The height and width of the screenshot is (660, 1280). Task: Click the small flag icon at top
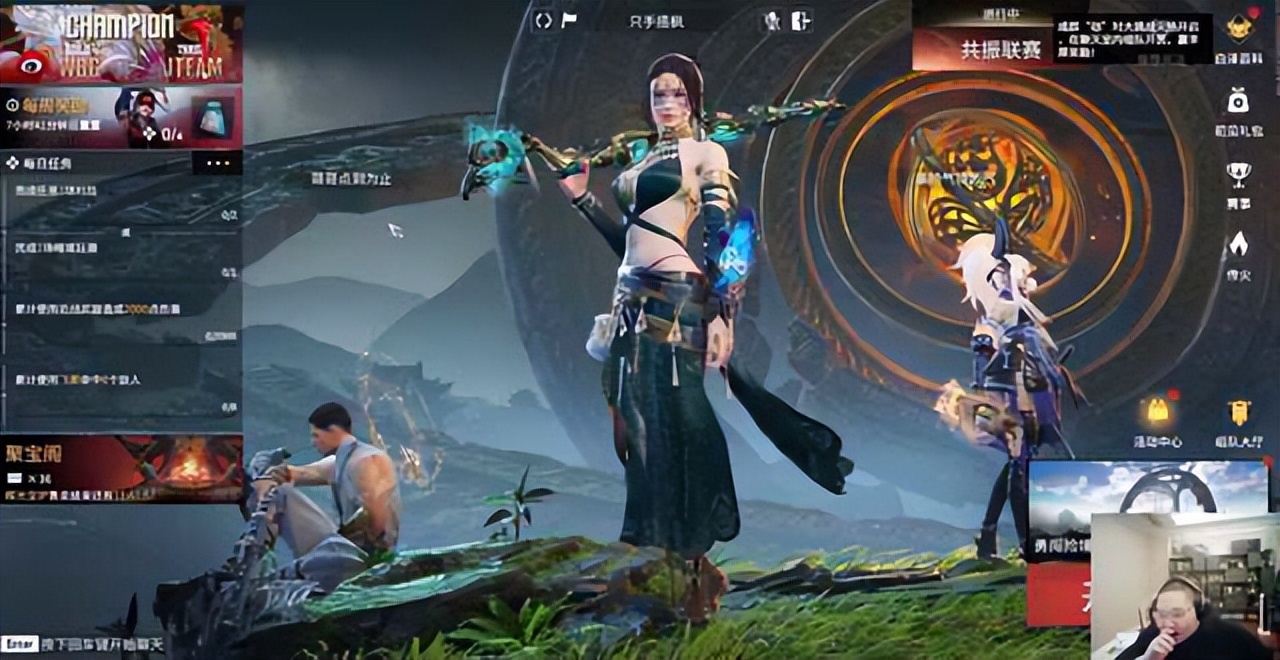pos(569,20)
